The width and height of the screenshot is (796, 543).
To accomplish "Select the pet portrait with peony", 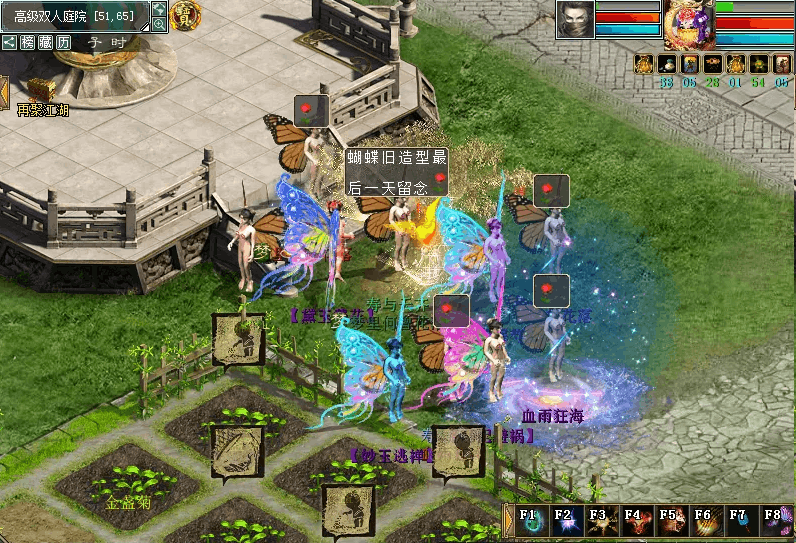I will [689, 25].
